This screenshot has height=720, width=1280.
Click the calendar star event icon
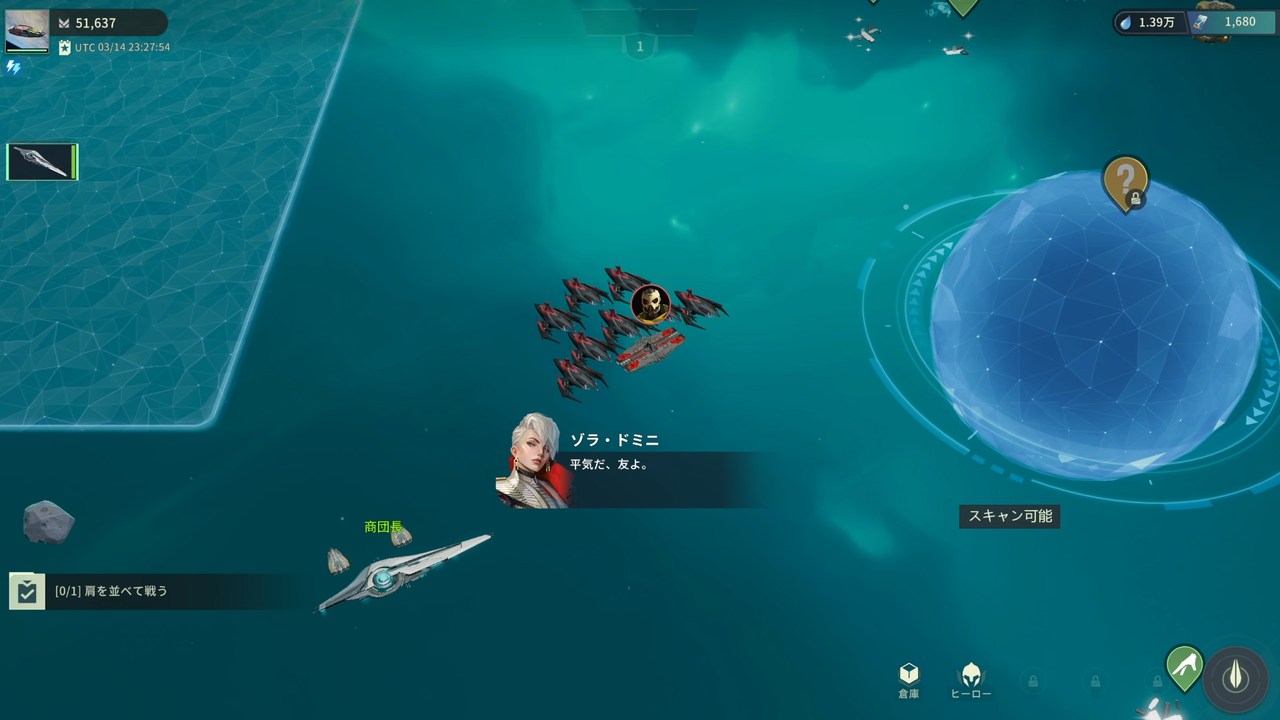[x=65, y=47]
